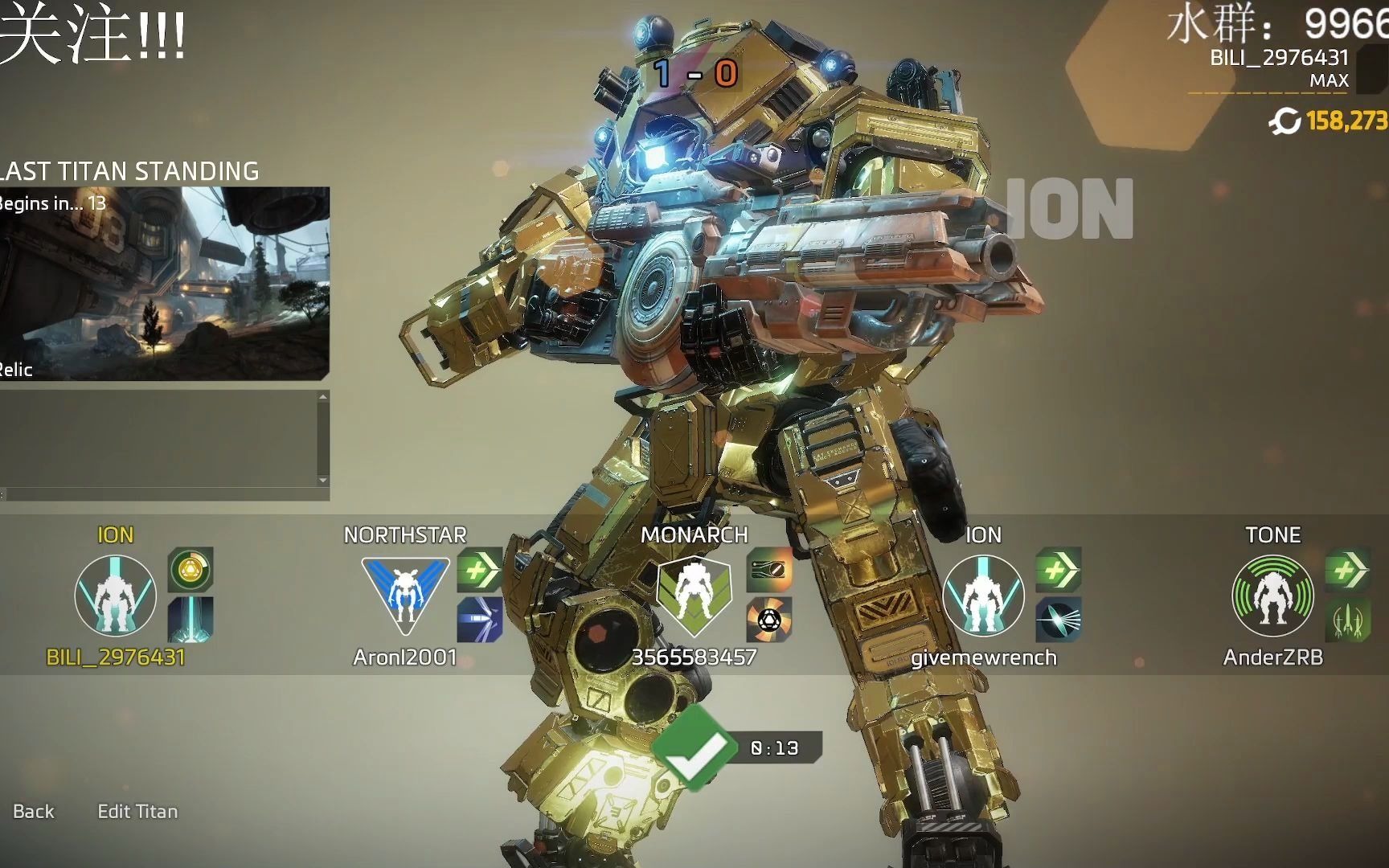The height and width of the screenshot is (868, 1389).
Task: Choose 3565583457's Monarch titan emblem
Action: 694,596
